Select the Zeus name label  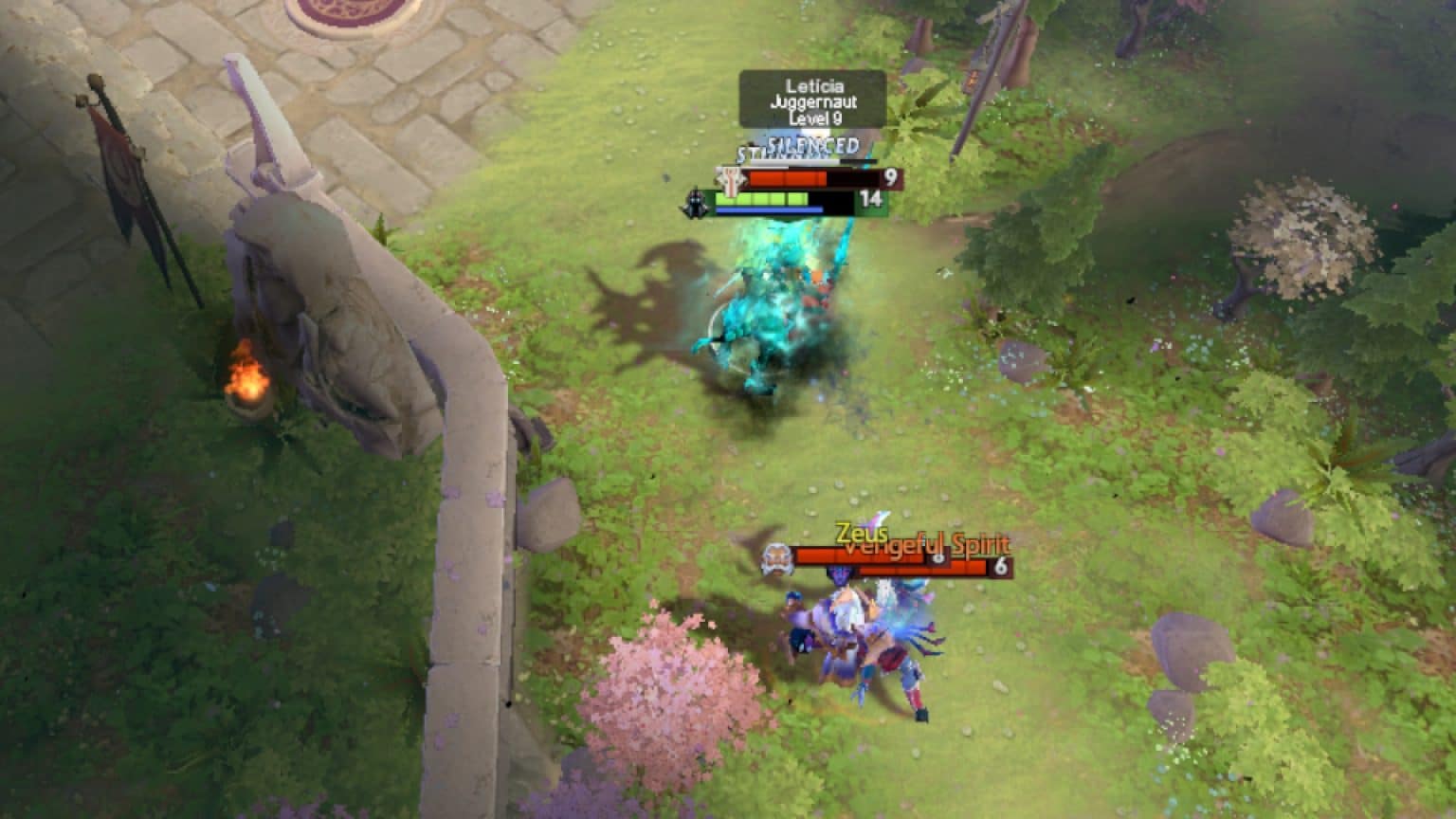pos(860,533)
